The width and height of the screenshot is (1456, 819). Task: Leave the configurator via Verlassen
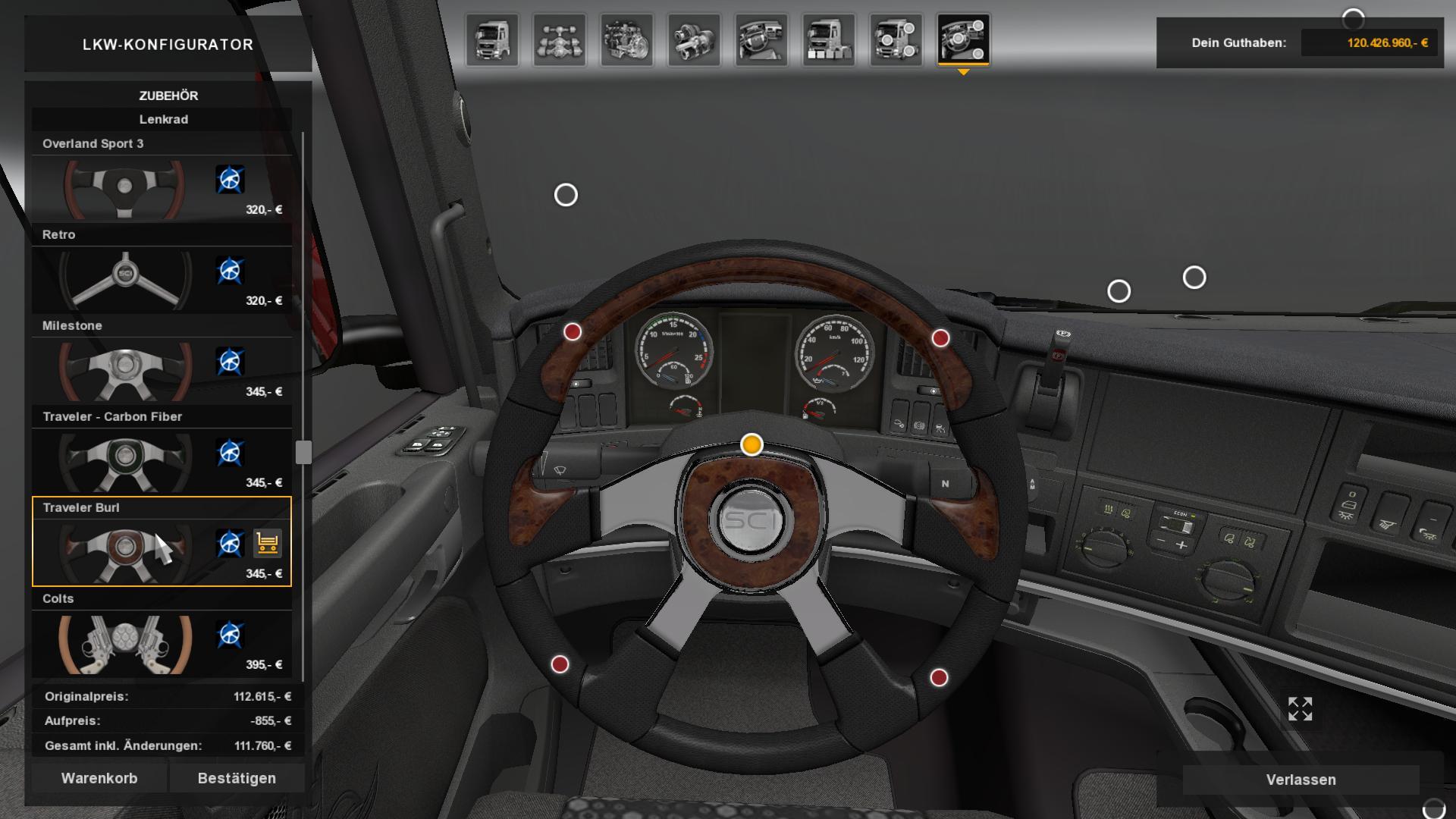pos(1301,780)
